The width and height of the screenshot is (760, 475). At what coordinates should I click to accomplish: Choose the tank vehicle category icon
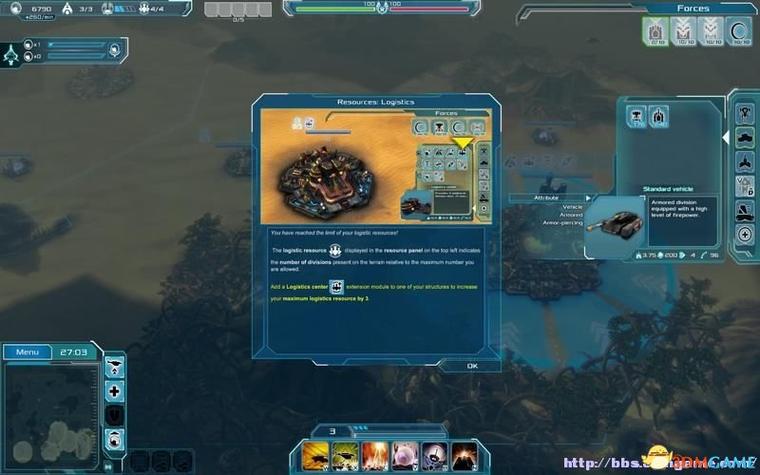744,136
